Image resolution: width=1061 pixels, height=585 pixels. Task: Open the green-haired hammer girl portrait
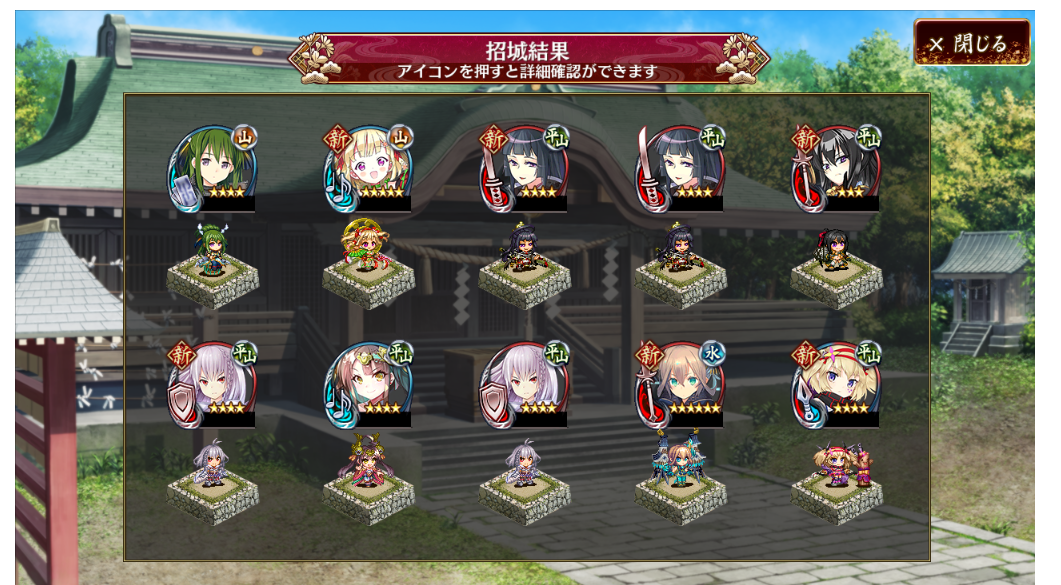tap(211, 168)
